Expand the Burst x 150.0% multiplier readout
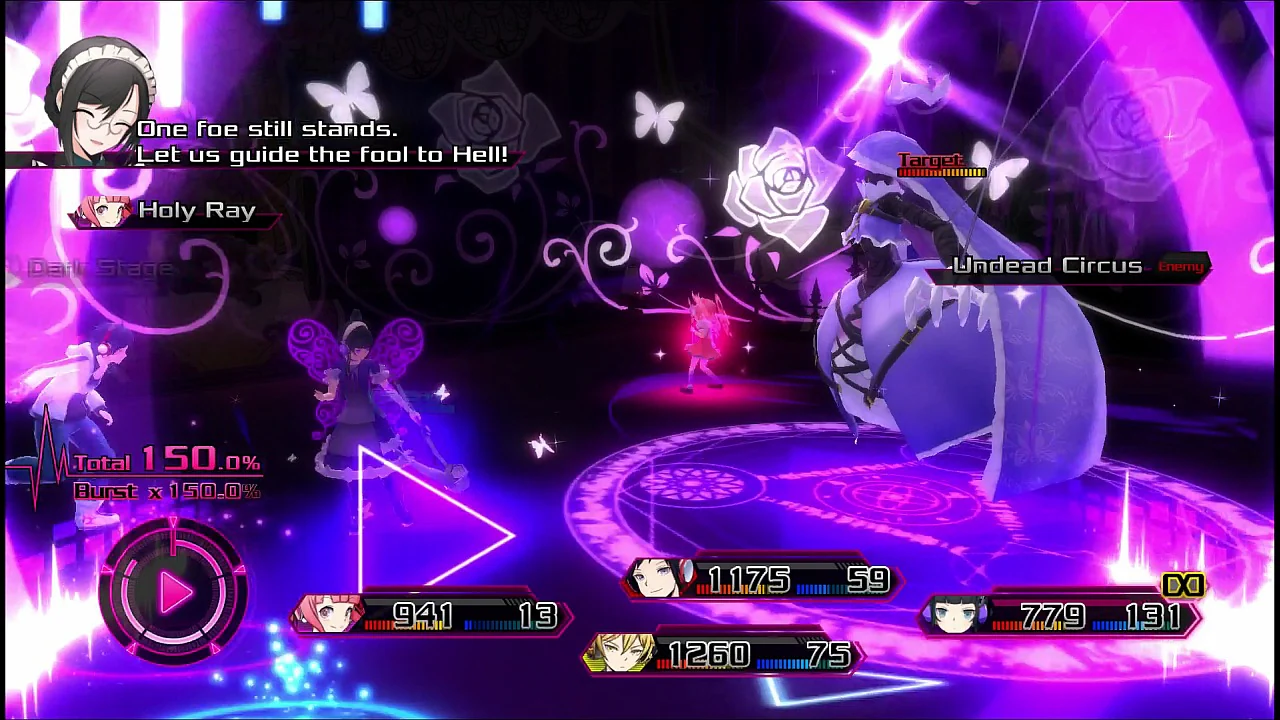 point(166,490)
